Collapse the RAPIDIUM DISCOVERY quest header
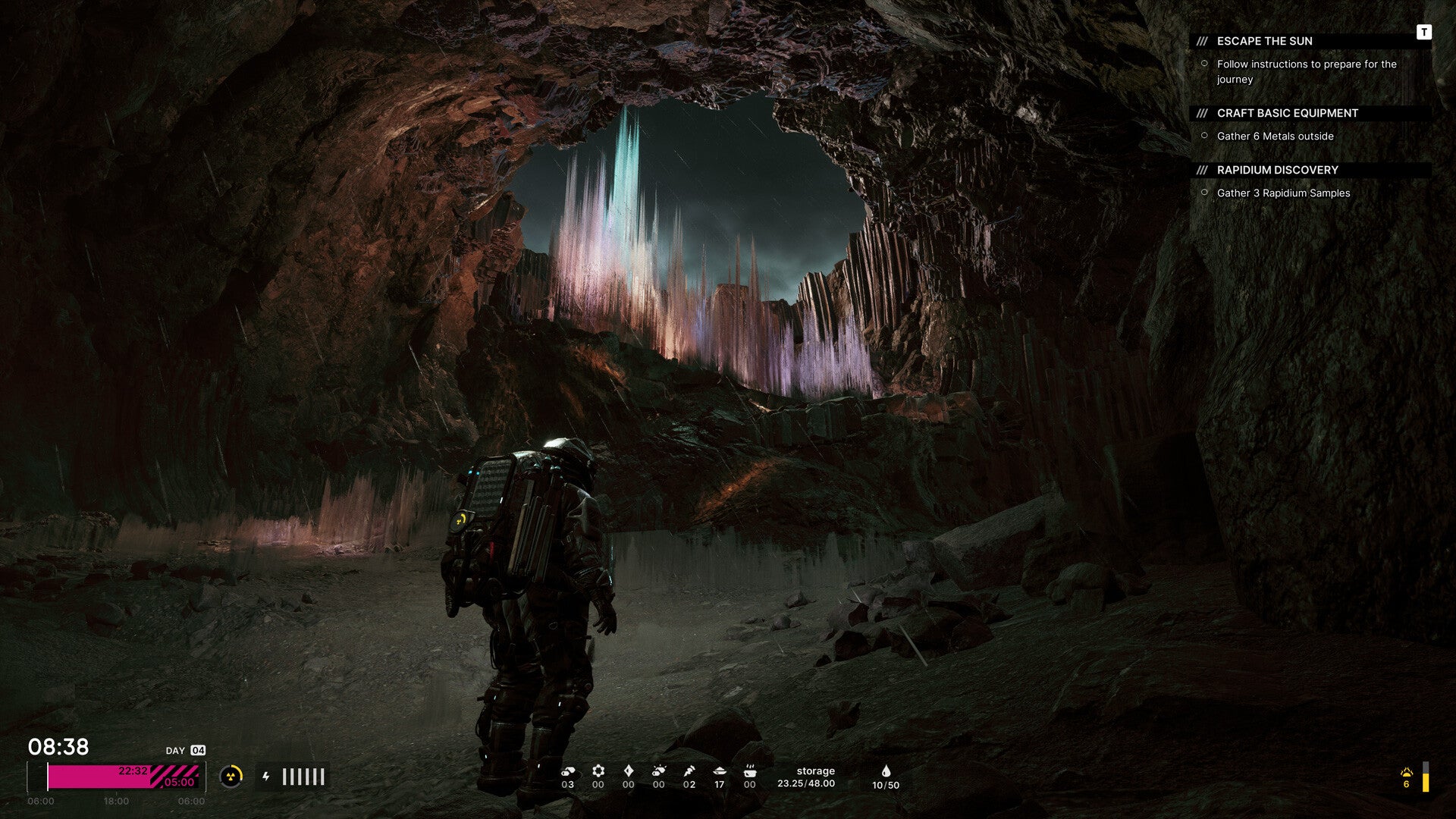This screenshot has width=1456, height=819. pos(1278,169)
